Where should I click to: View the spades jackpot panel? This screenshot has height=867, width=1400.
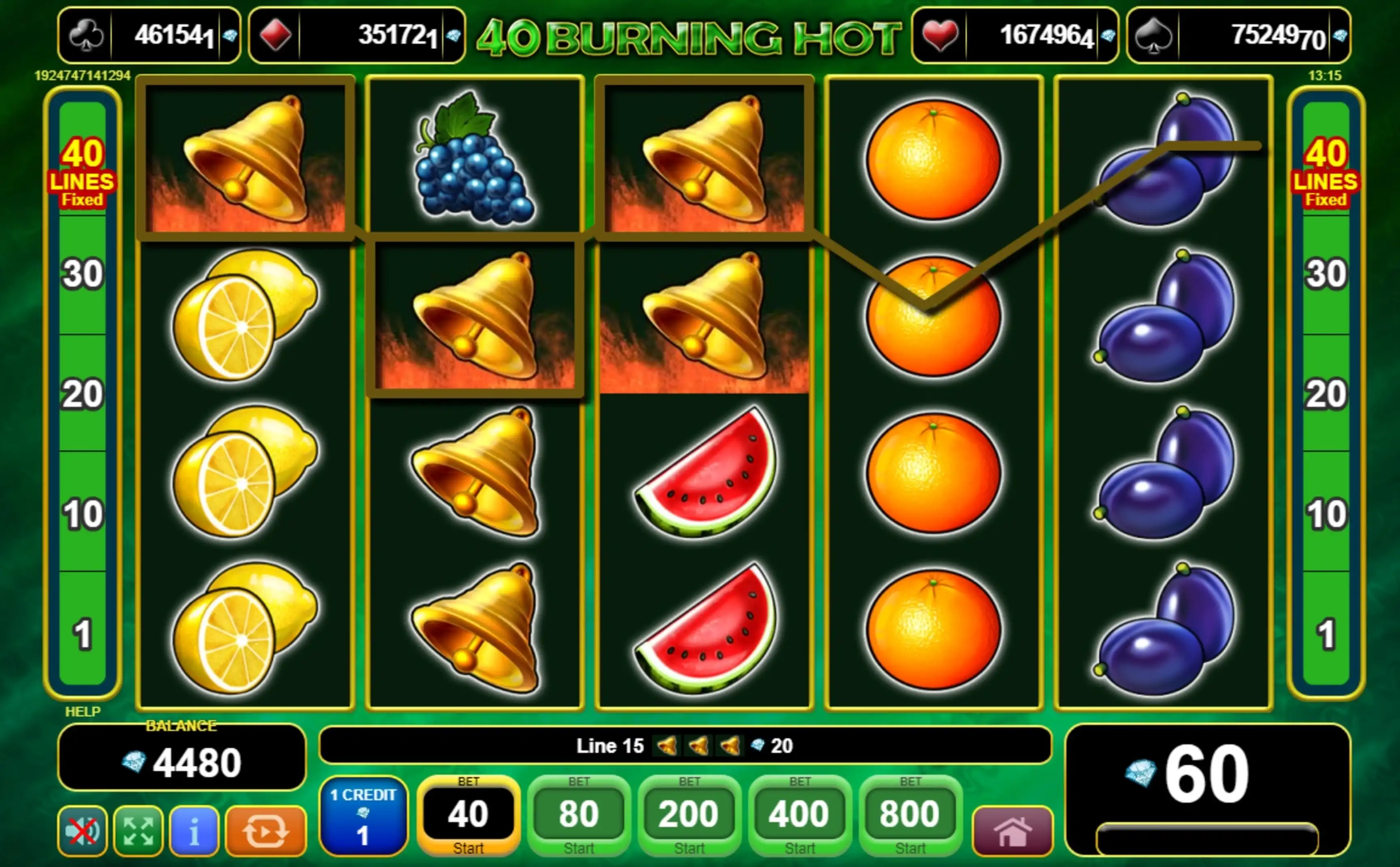(x=1239, y=36)
